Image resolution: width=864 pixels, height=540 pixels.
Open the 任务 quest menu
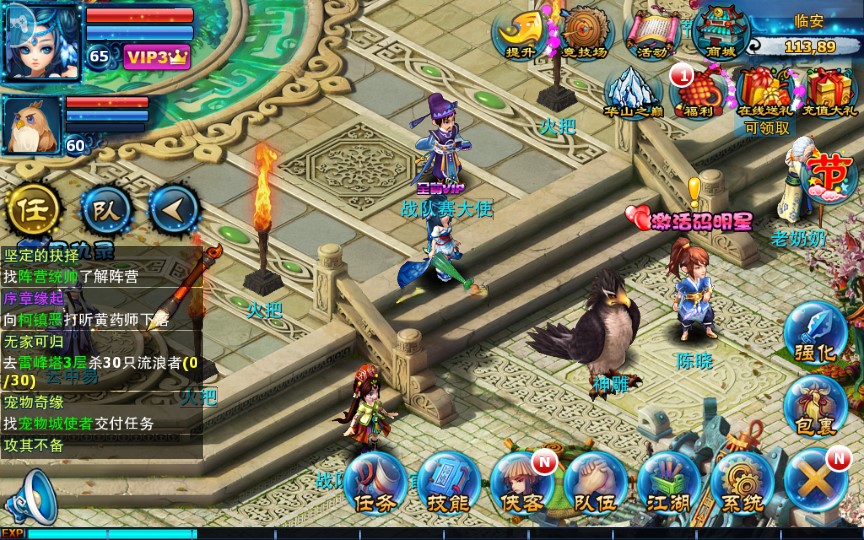[375, 482]
